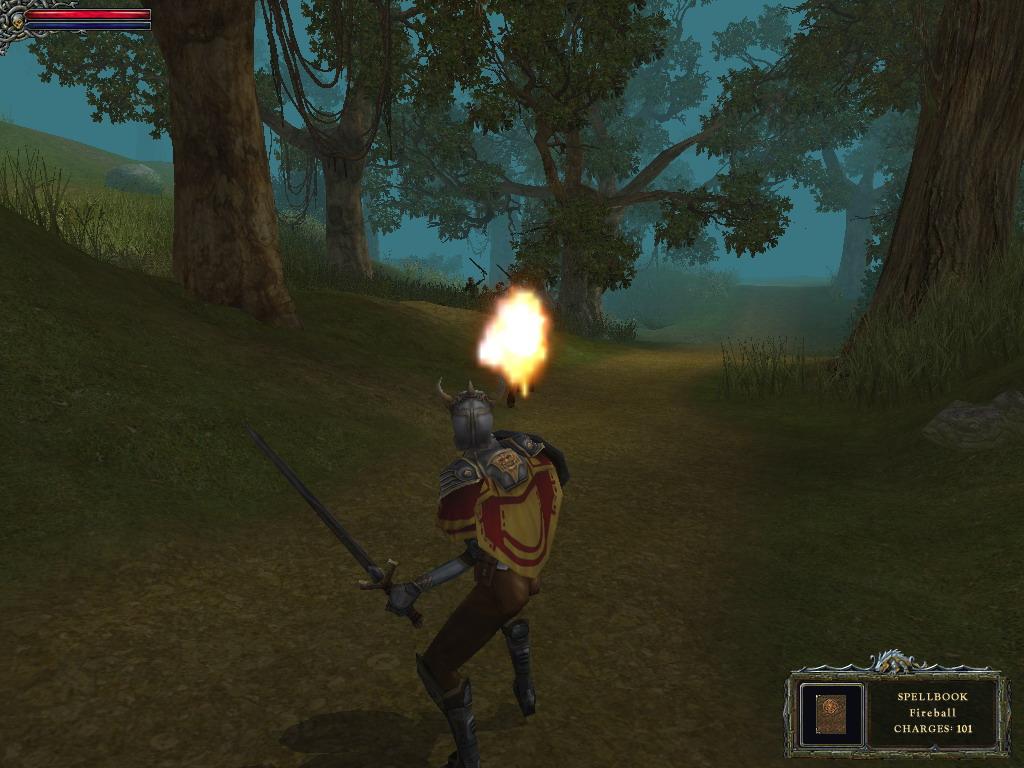Select the Fireball spellbook icon slot
Image resolution: width=1024 pixels, height=768 pixels.
831,714
